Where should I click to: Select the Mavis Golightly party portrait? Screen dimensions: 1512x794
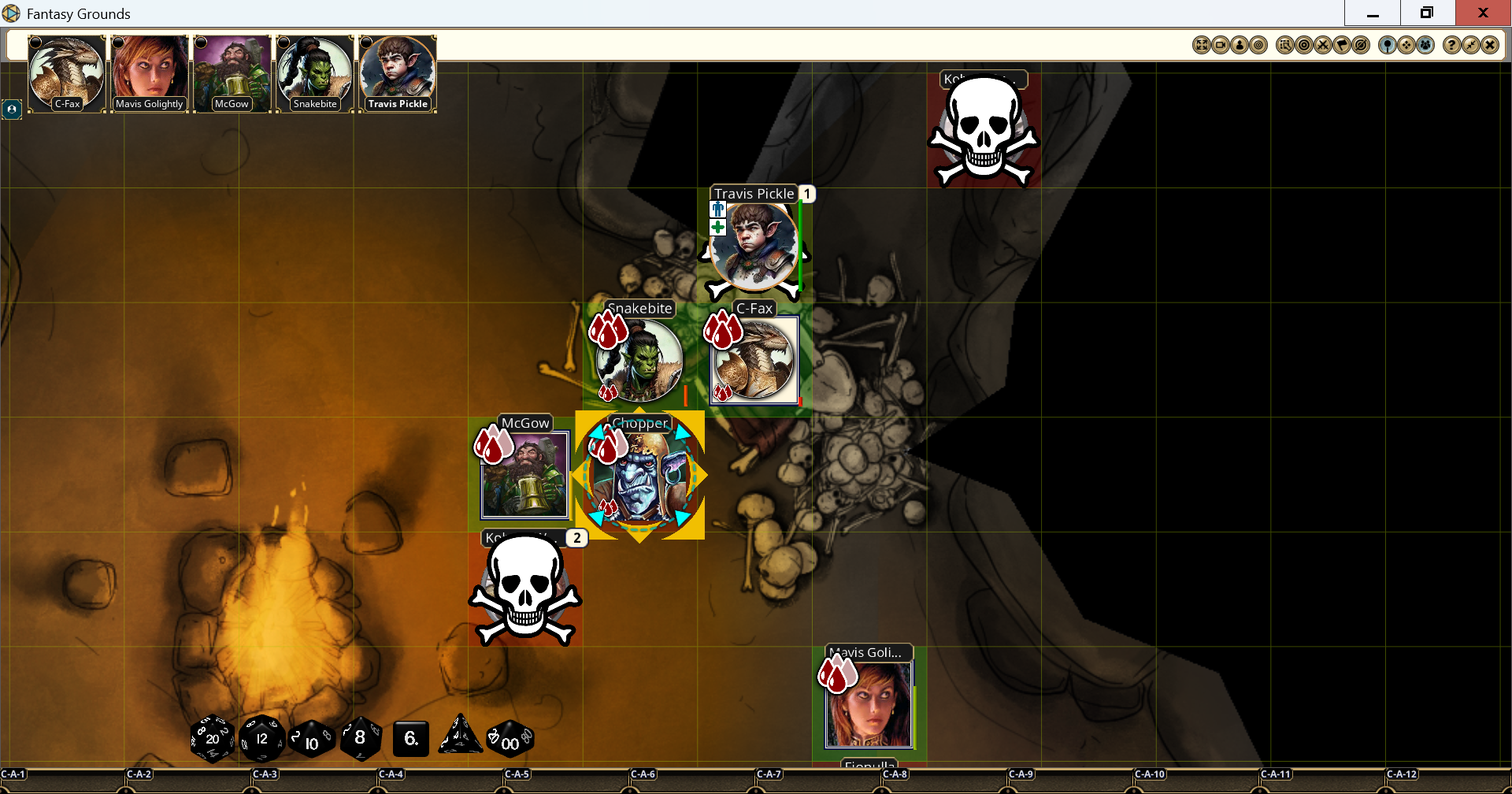[x=150, y=72]
